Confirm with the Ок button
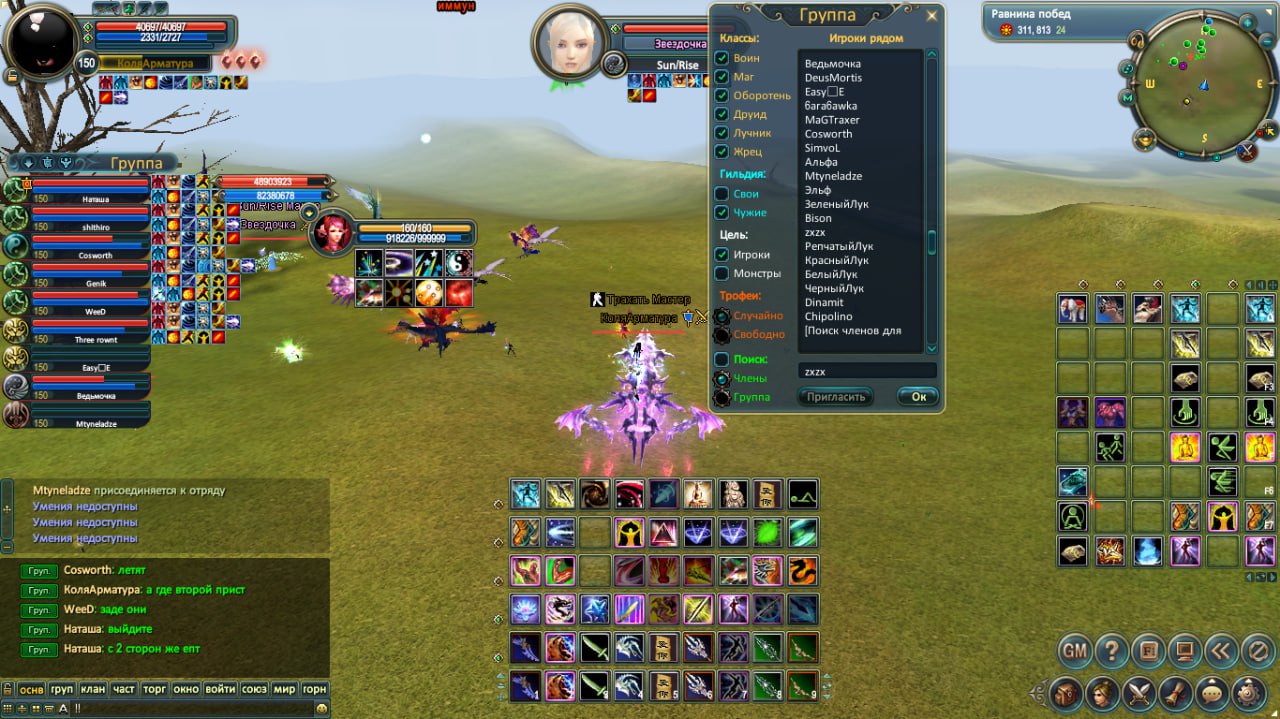The width and height of the screenshot is (1280, 719). (918, 397)
